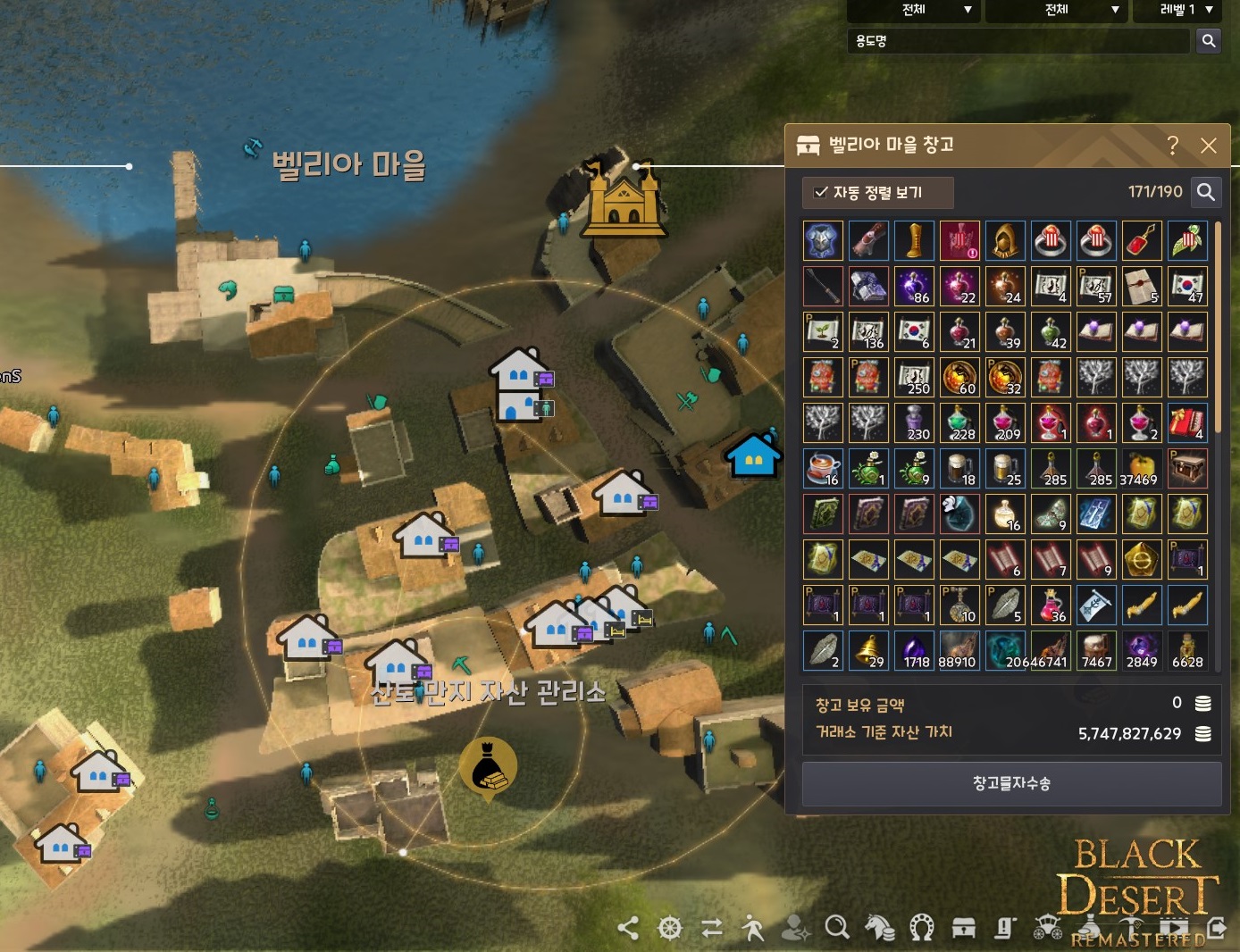Open the horseshoe icon in the bottom toolbar
This screenshot has height=952, width=1240.
[x=921, y=928]
